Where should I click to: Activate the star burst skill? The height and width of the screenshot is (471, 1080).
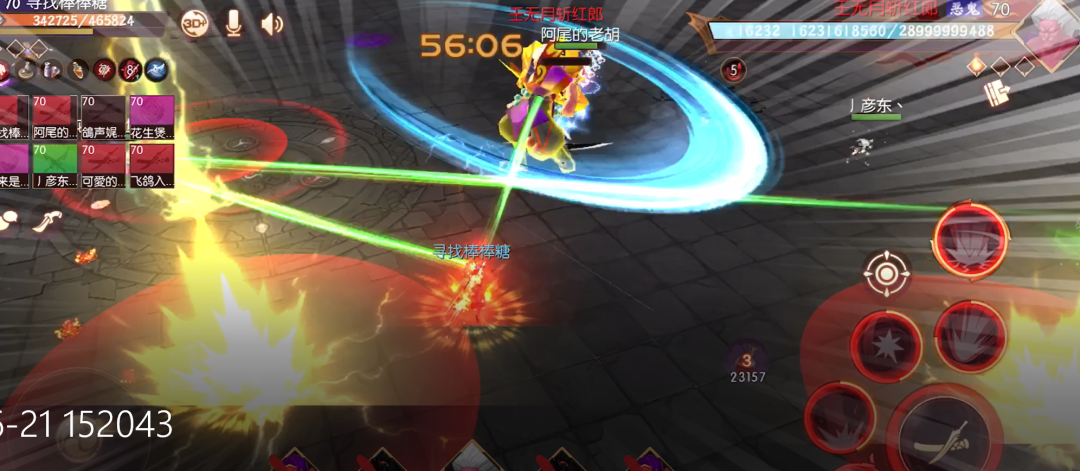(885, 345)
